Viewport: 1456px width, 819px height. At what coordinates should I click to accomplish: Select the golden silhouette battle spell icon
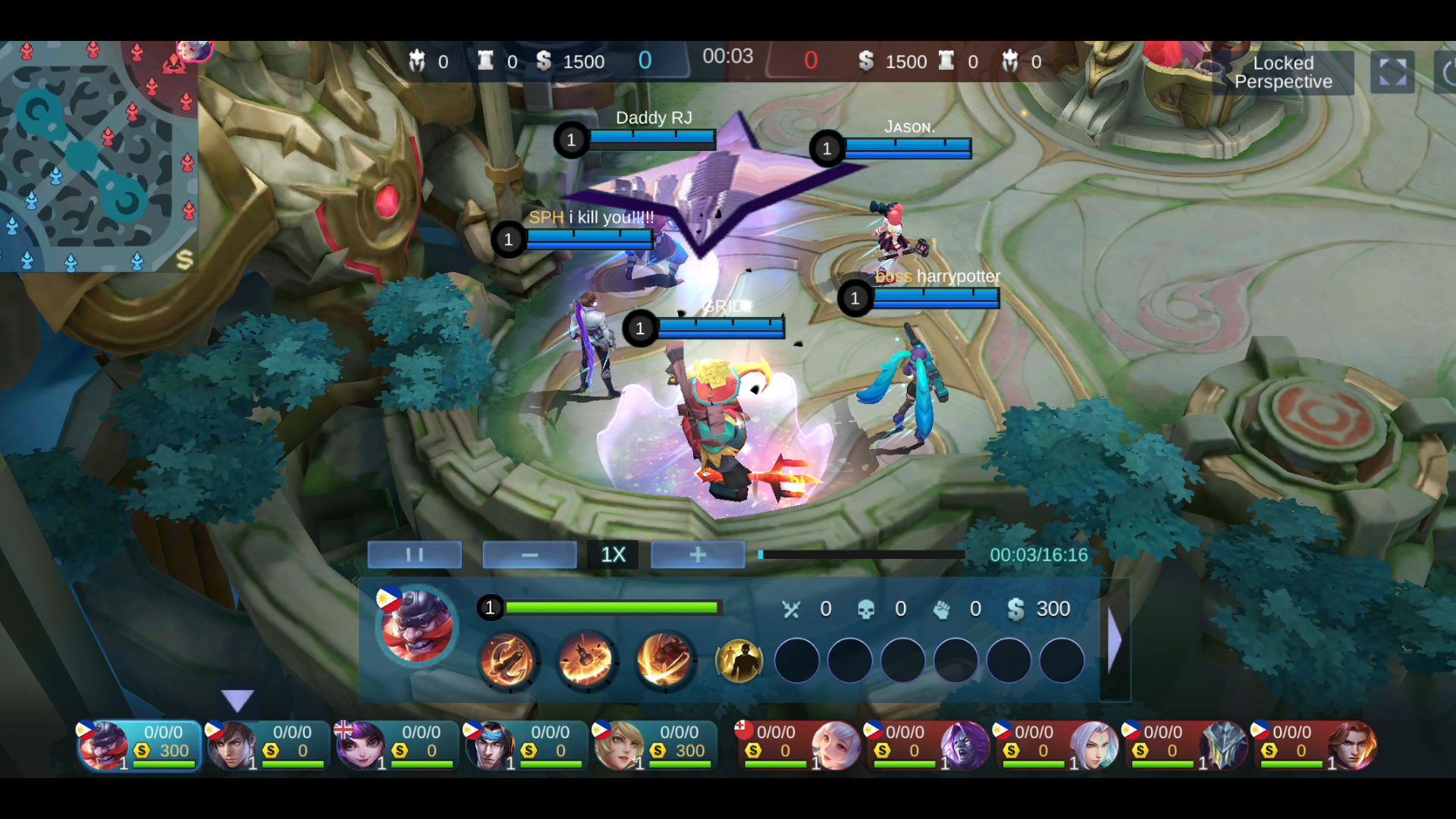point(739,661)
